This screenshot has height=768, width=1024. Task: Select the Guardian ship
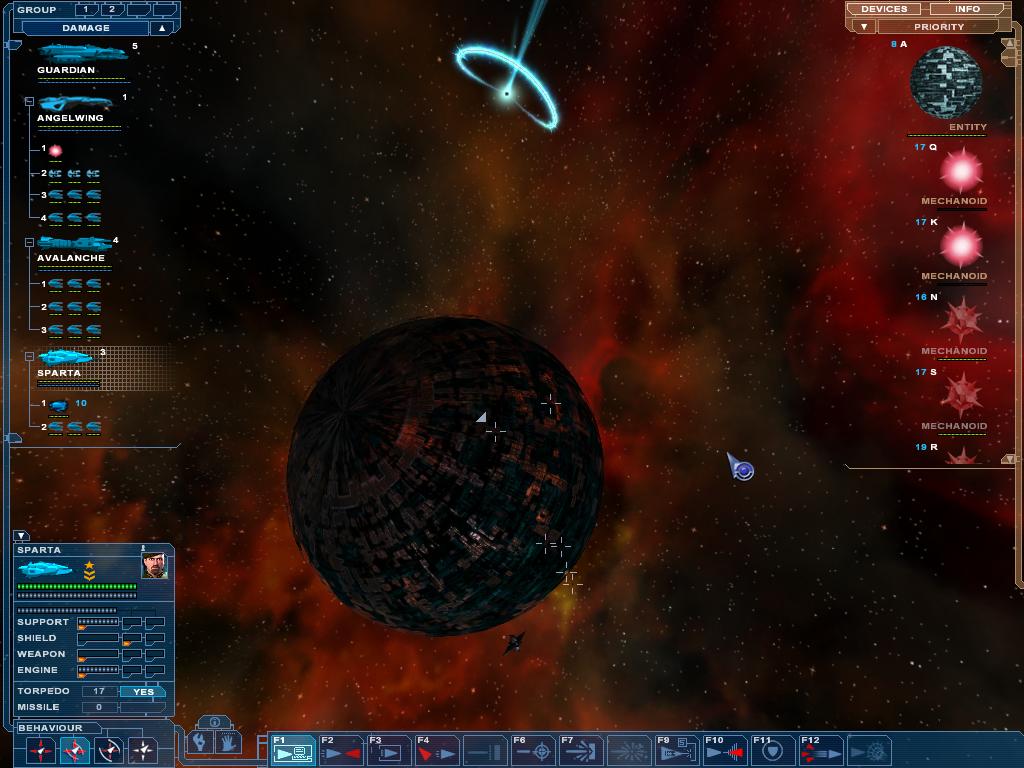(80, 52)
